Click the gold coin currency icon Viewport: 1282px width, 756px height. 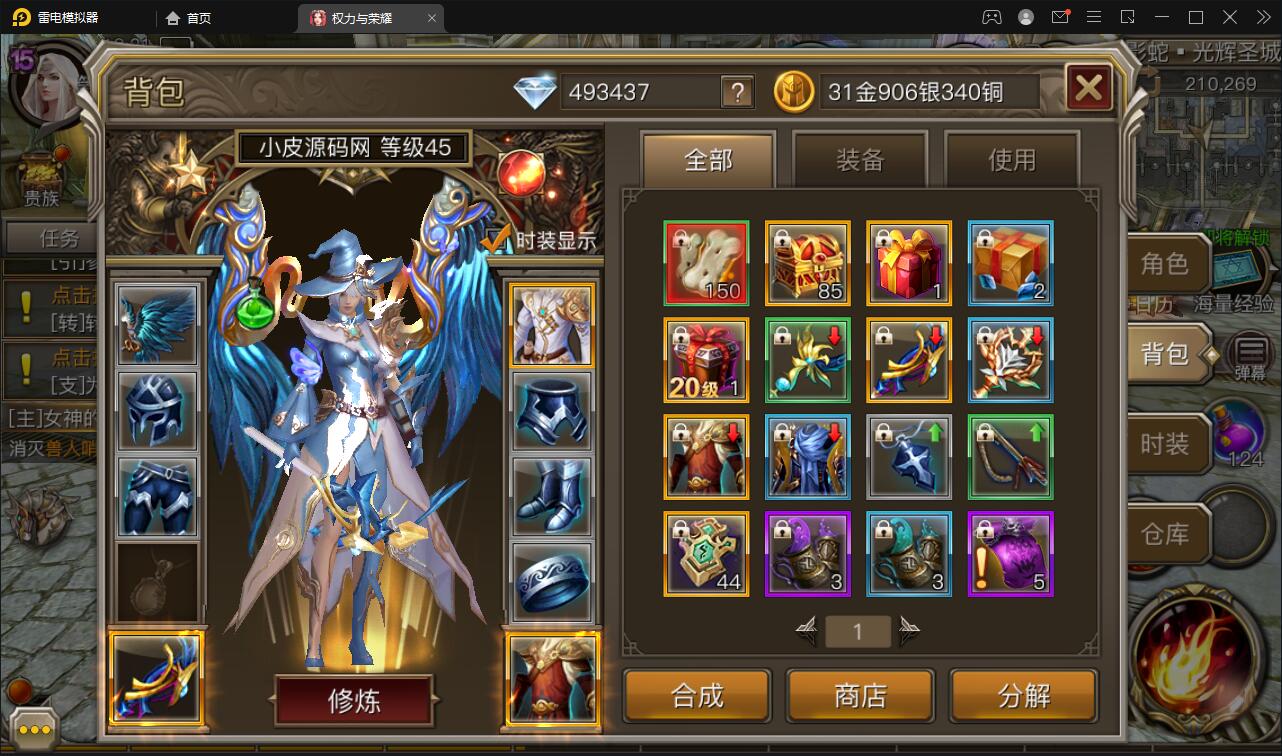793,91
